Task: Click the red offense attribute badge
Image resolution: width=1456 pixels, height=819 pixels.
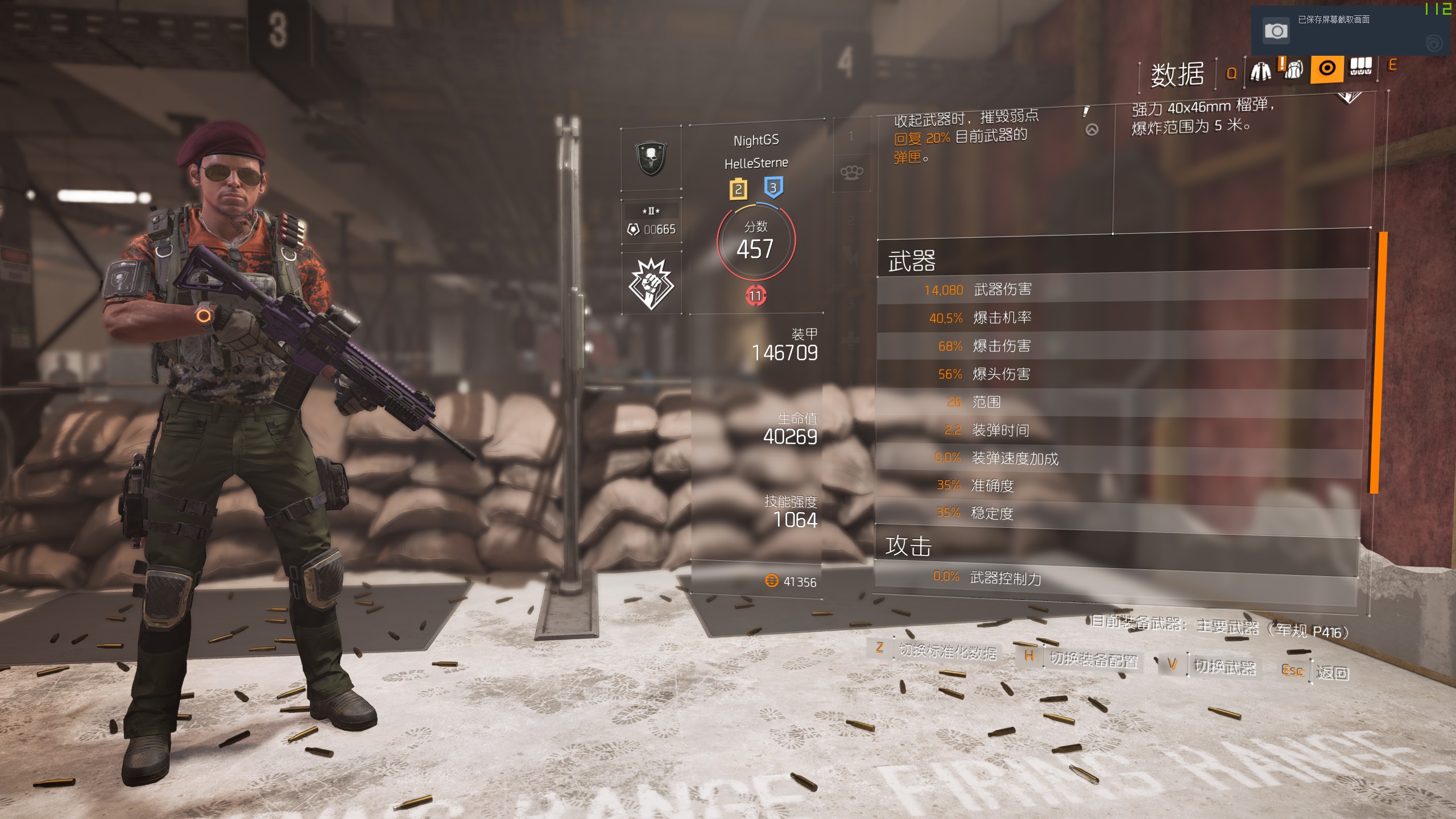Action: coord(755,296)
